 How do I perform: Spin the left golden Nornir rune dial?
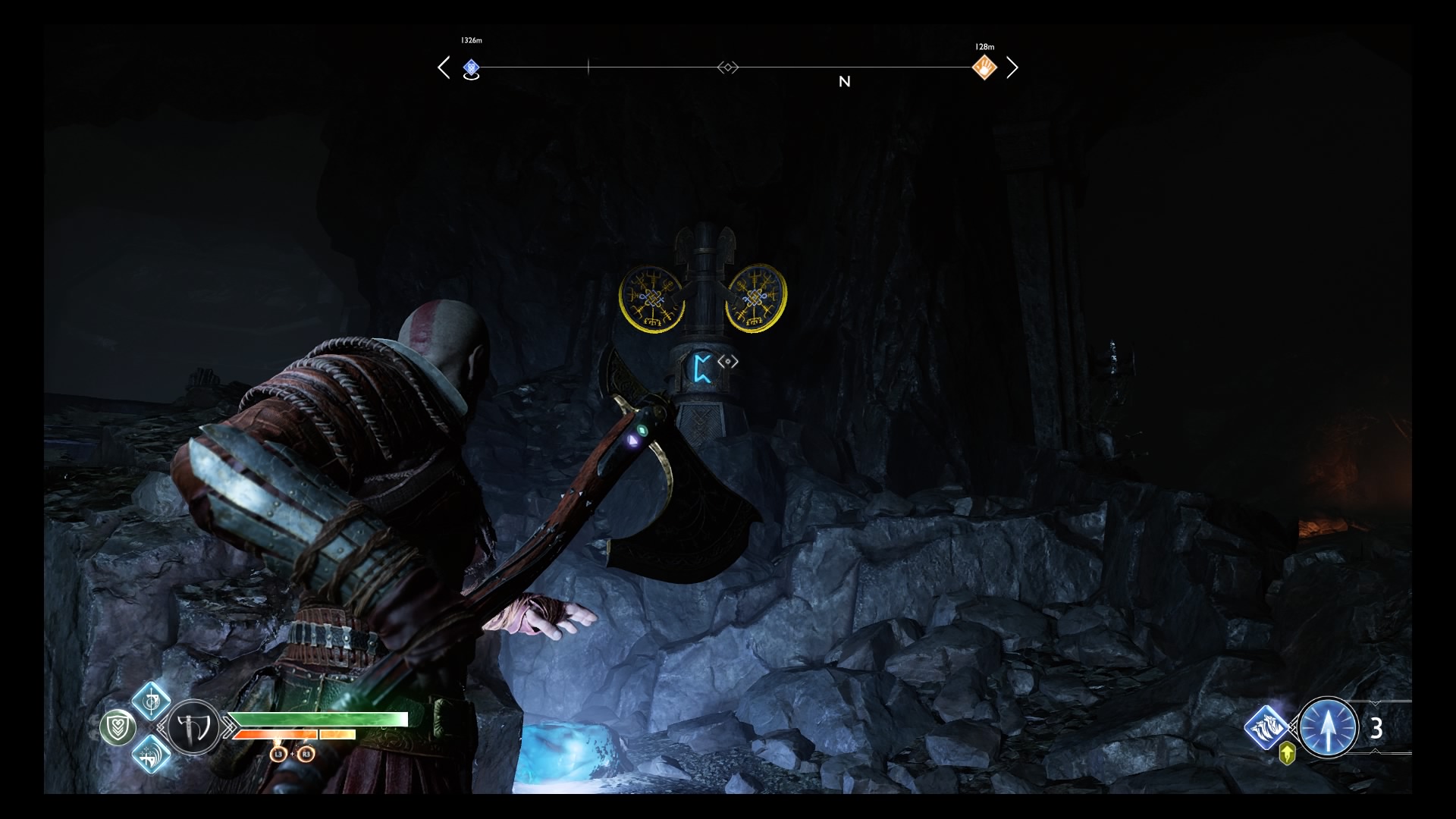click(x=653, y=299)
